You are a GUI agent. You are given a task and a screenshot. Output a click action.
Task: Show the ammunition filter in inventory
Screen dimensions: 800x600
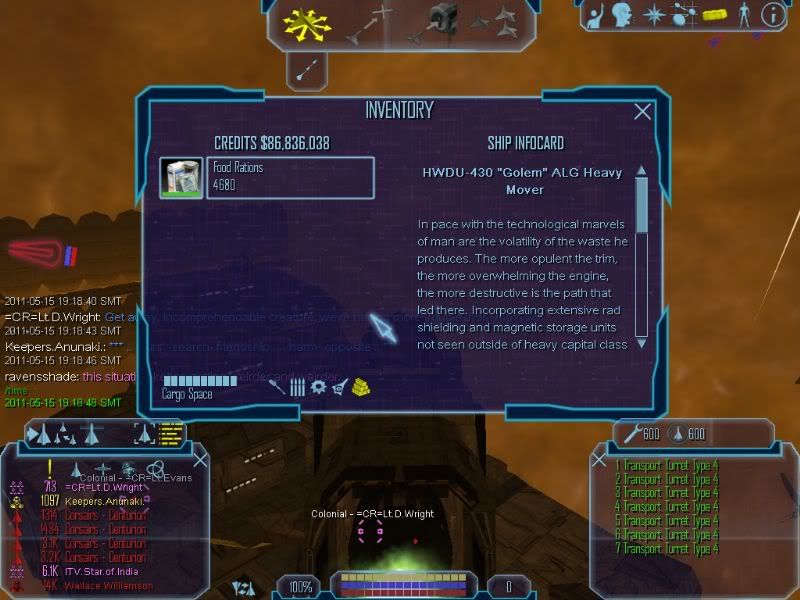pos(297,387)
